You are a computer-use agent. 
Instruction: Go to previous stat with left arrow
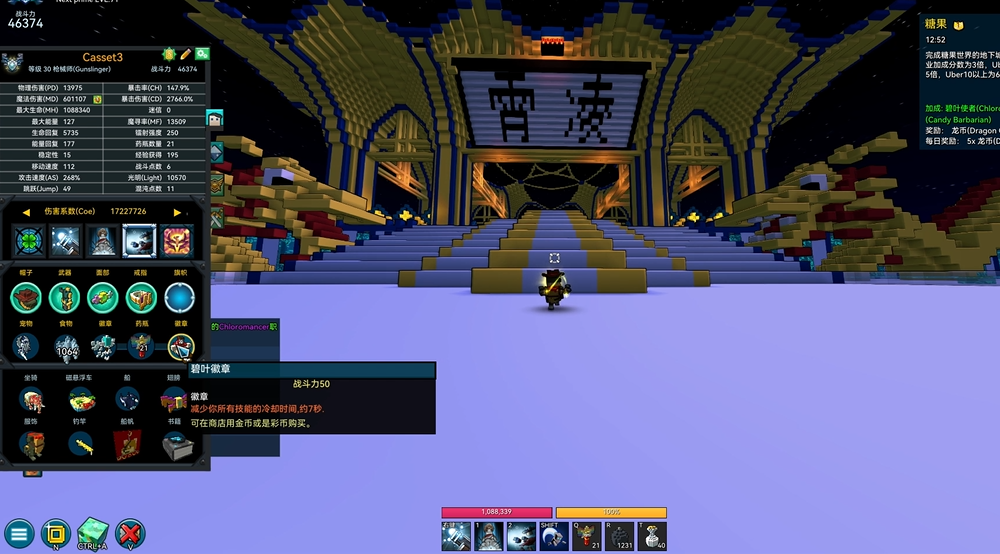point(26,212)
